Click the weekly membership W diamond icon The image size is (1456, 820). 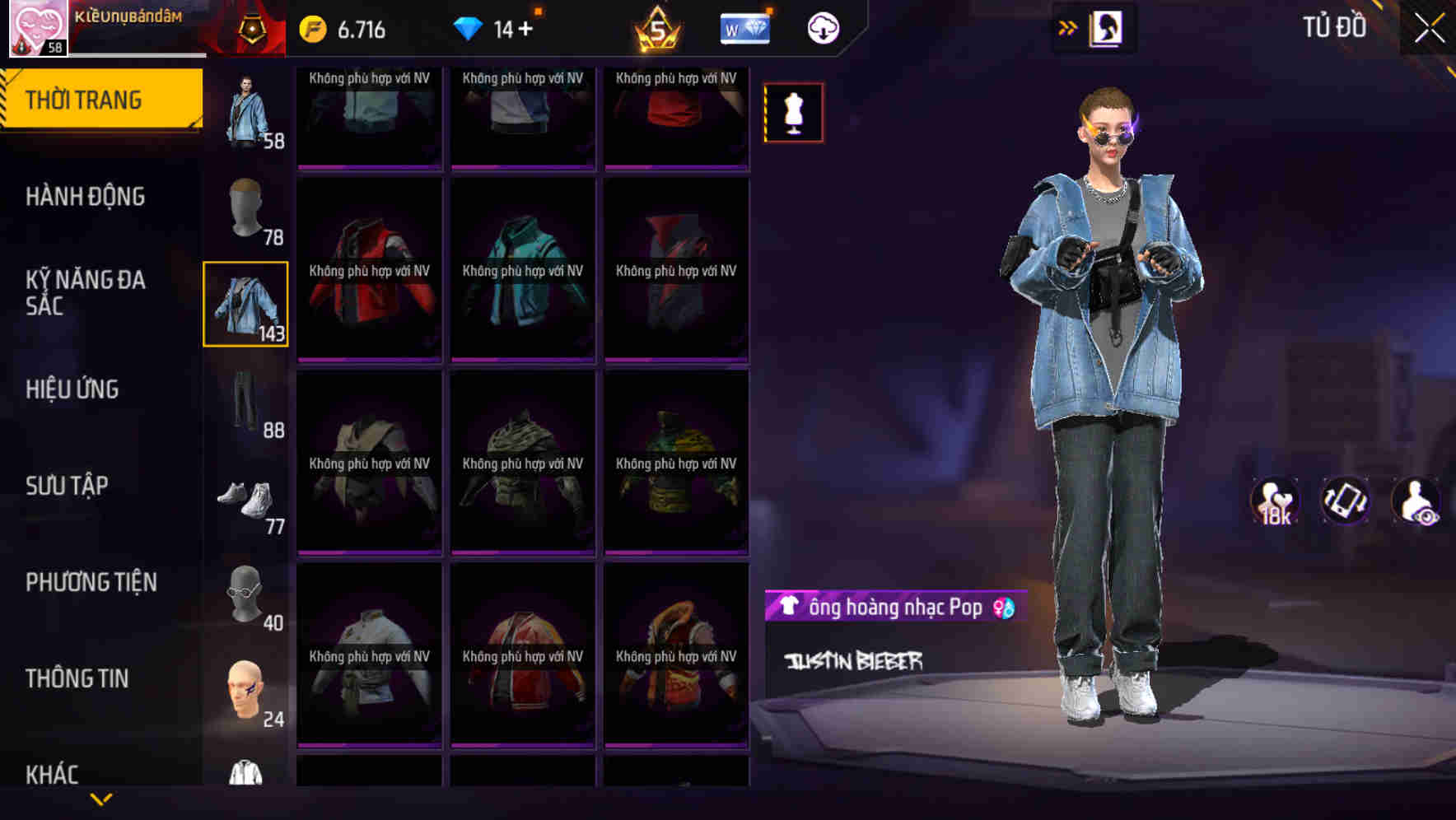744,27
